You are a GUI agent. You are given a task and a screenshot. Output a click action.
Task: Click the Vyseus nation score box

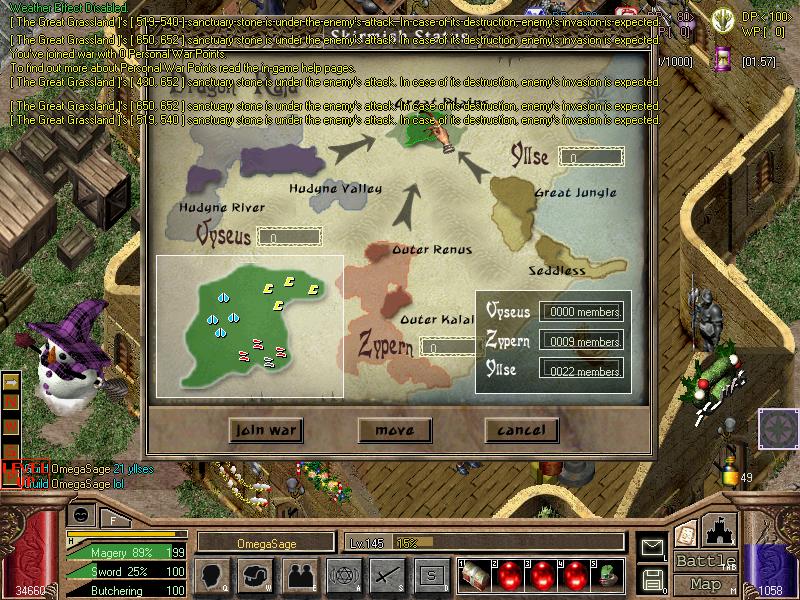[x=289, y=237]
